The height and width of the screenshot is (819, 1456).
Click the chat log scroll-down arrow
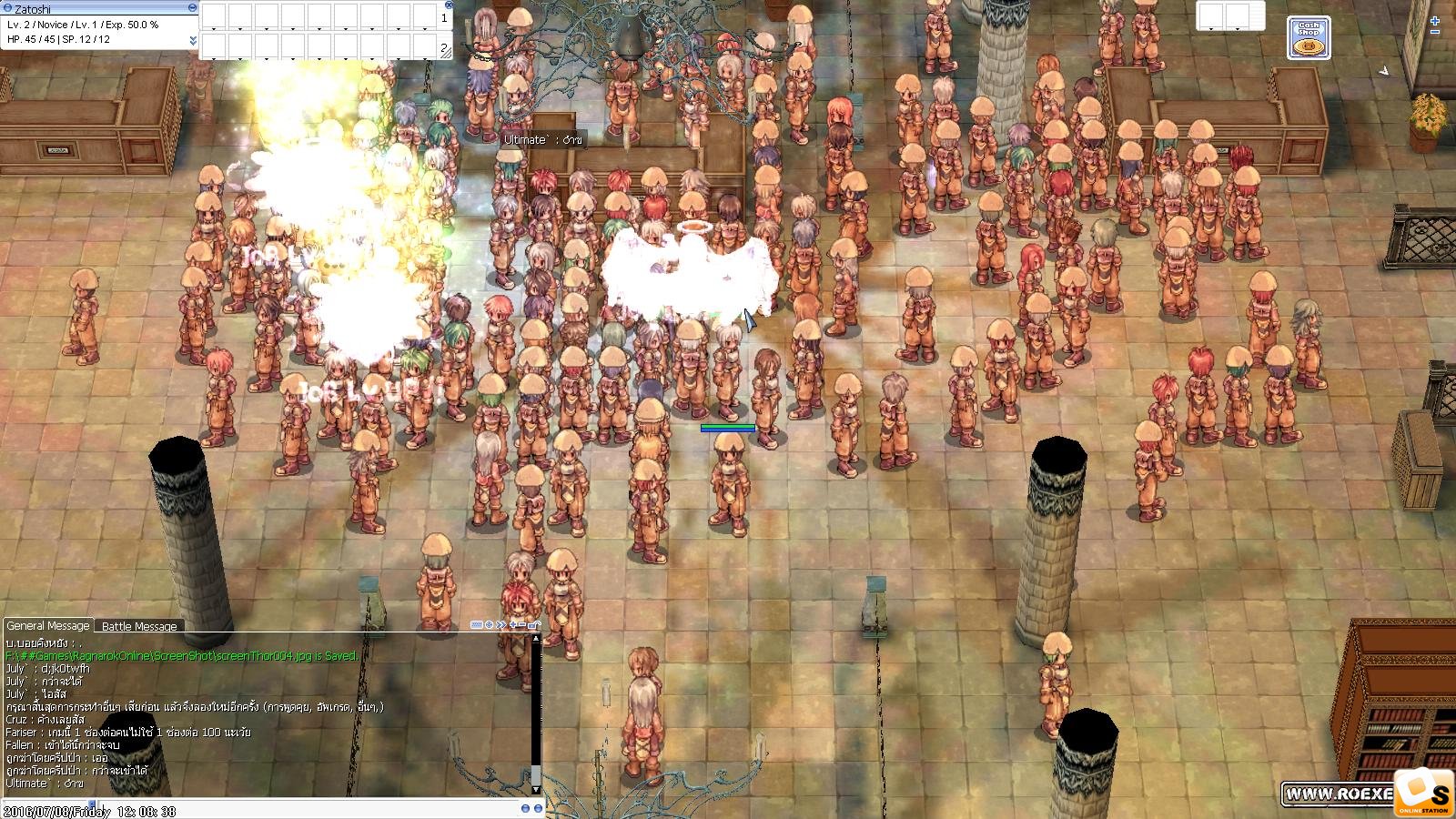pyautogui.click(x=536, y=789)
